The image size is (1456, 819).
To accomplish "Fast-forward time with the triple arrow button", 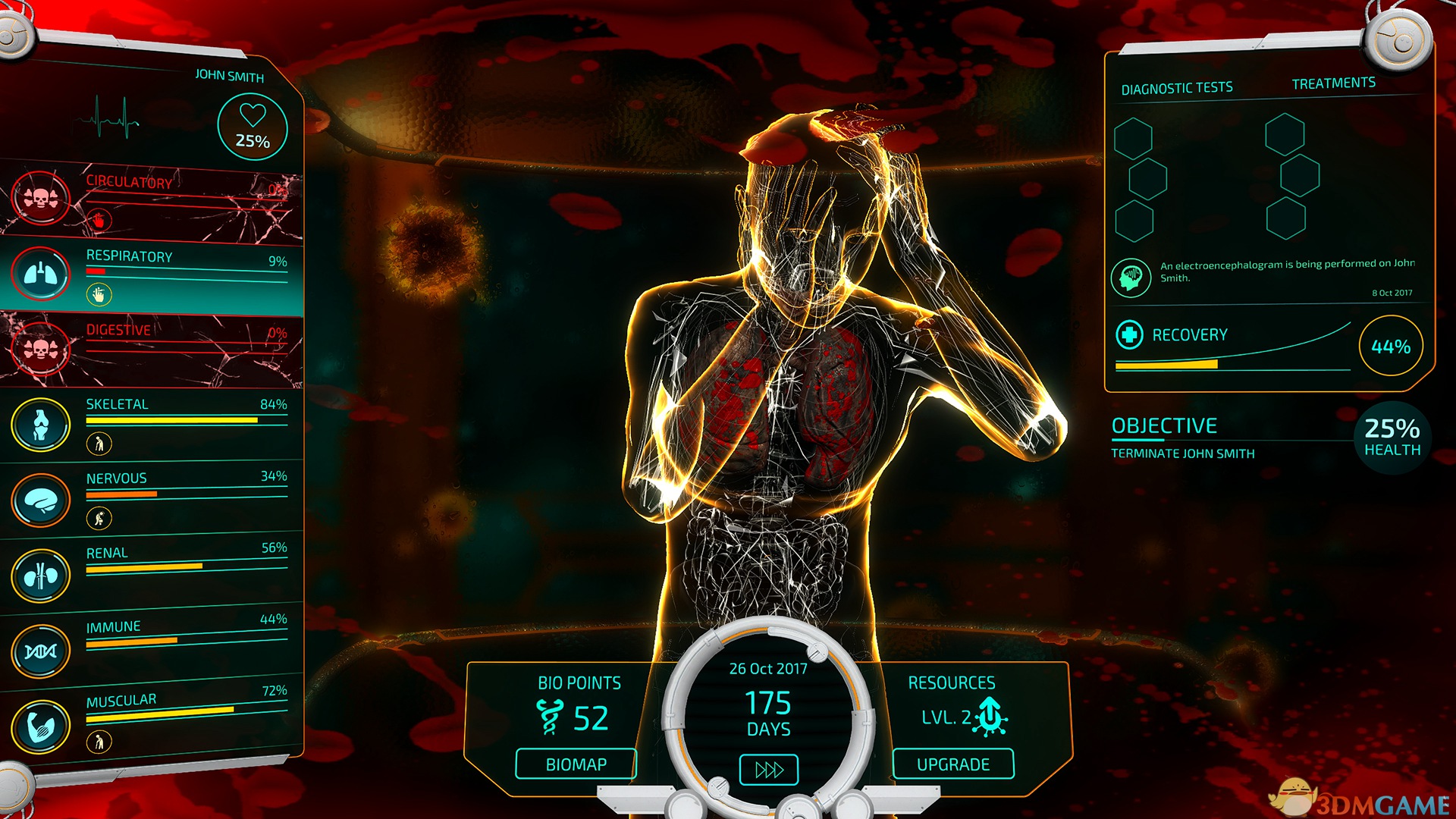I will (769, 770).
